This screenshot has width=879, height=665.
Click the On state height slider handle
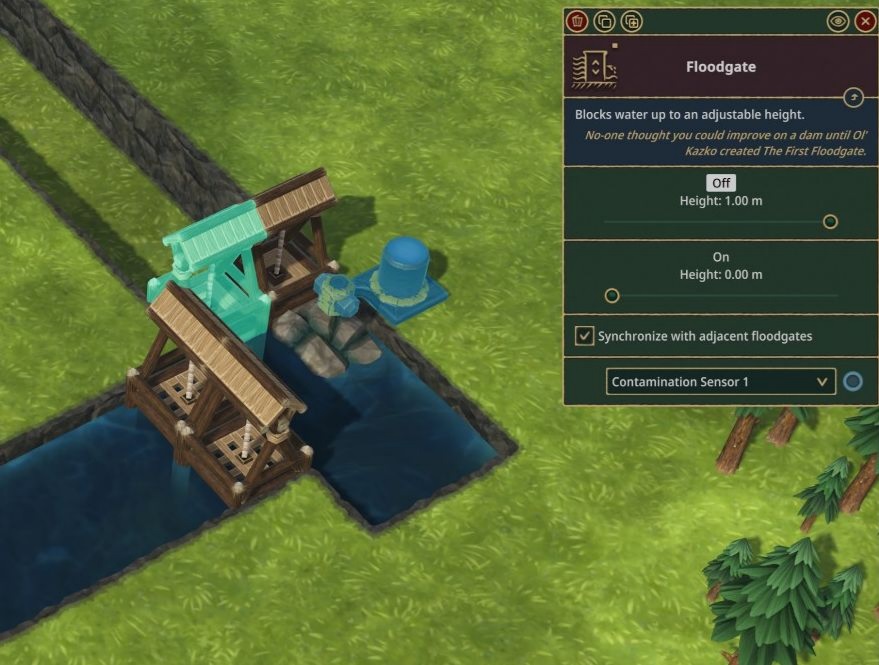612,295
